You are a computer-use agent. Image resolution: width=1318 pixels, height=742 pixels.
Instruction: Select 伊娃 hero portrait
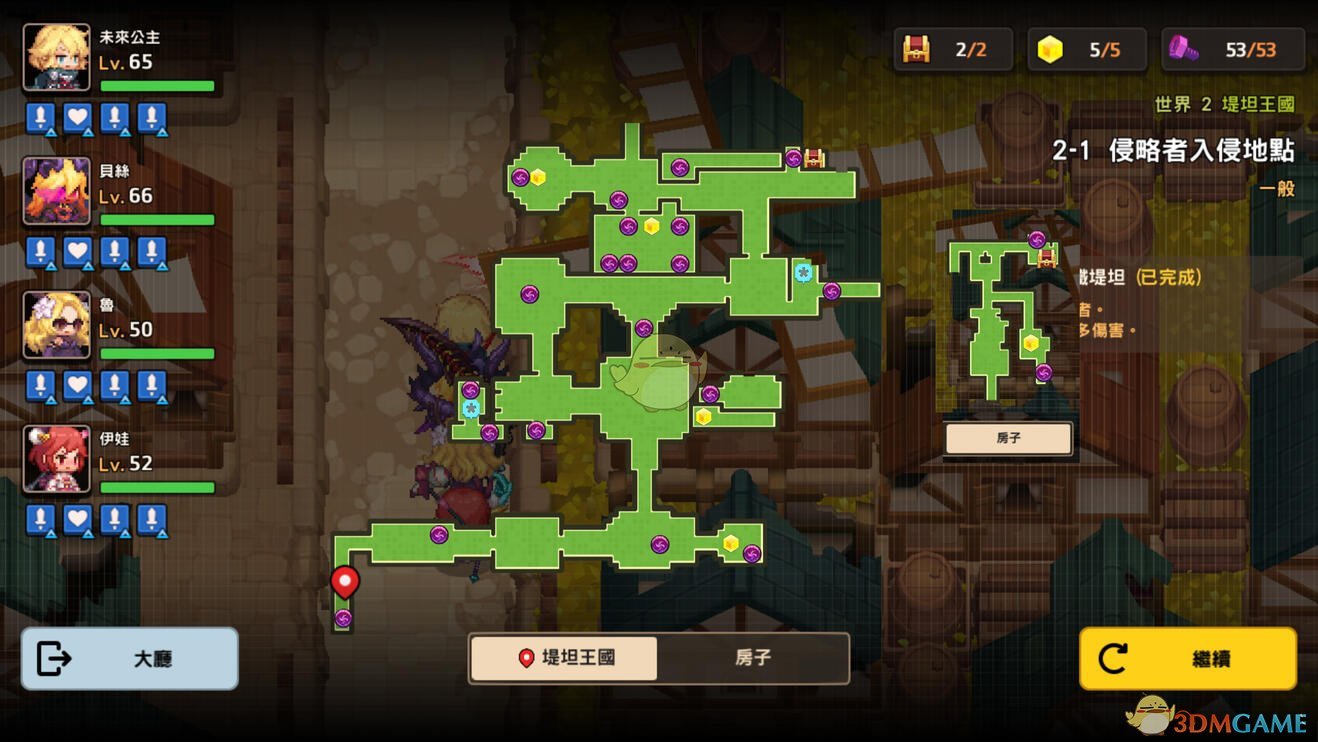coord(57,459)
